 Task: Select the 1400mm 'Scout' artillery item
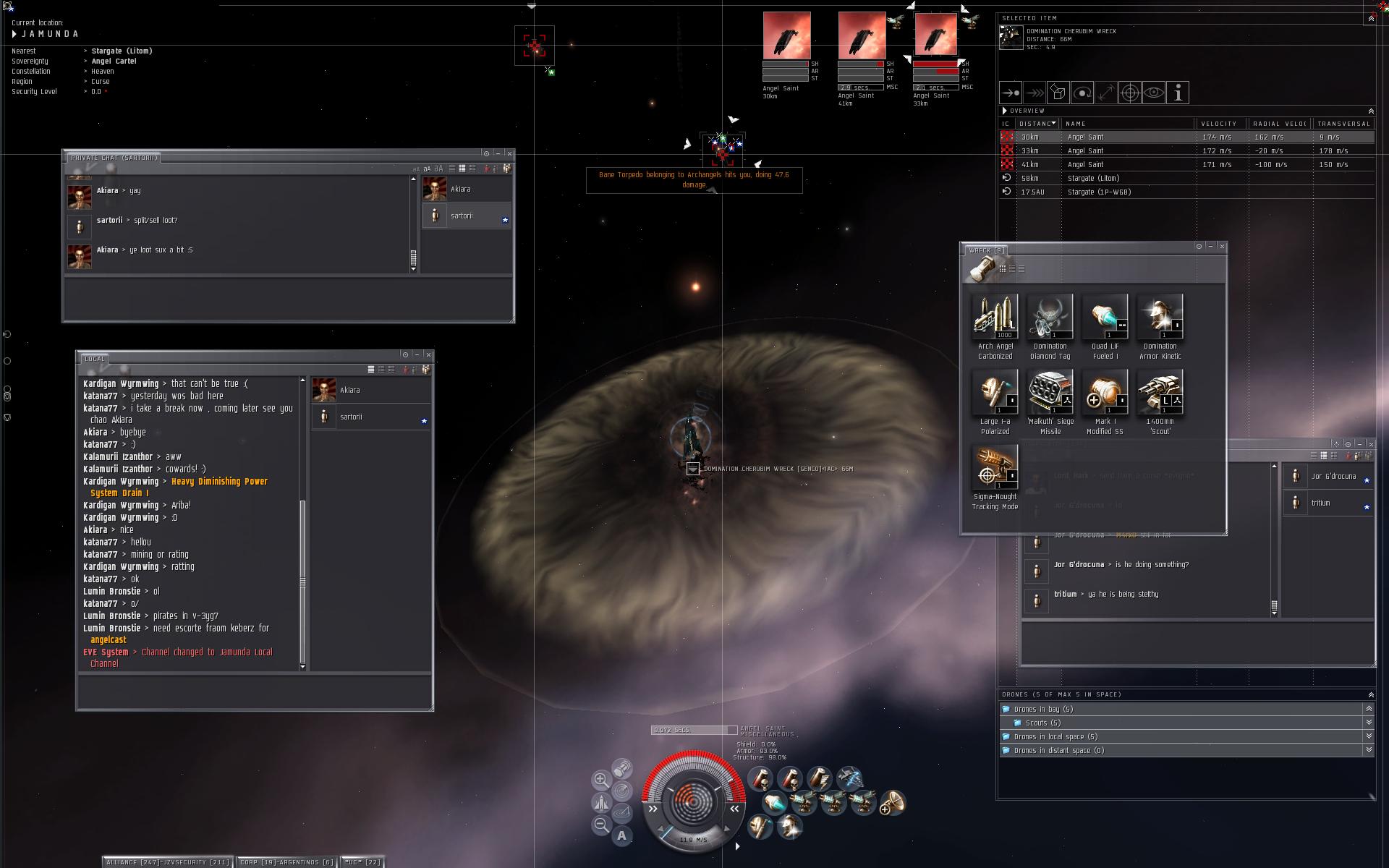coord(1160,392)
